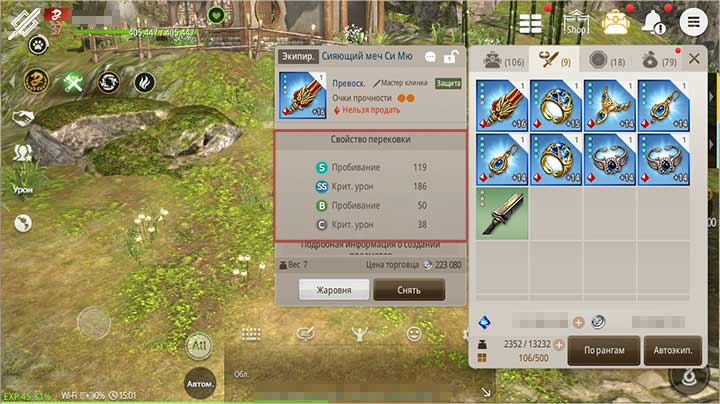The width and height of the screenshot is (720, 404).
Task: Open the armor tab showing (106)
Action: pos(502,60)
